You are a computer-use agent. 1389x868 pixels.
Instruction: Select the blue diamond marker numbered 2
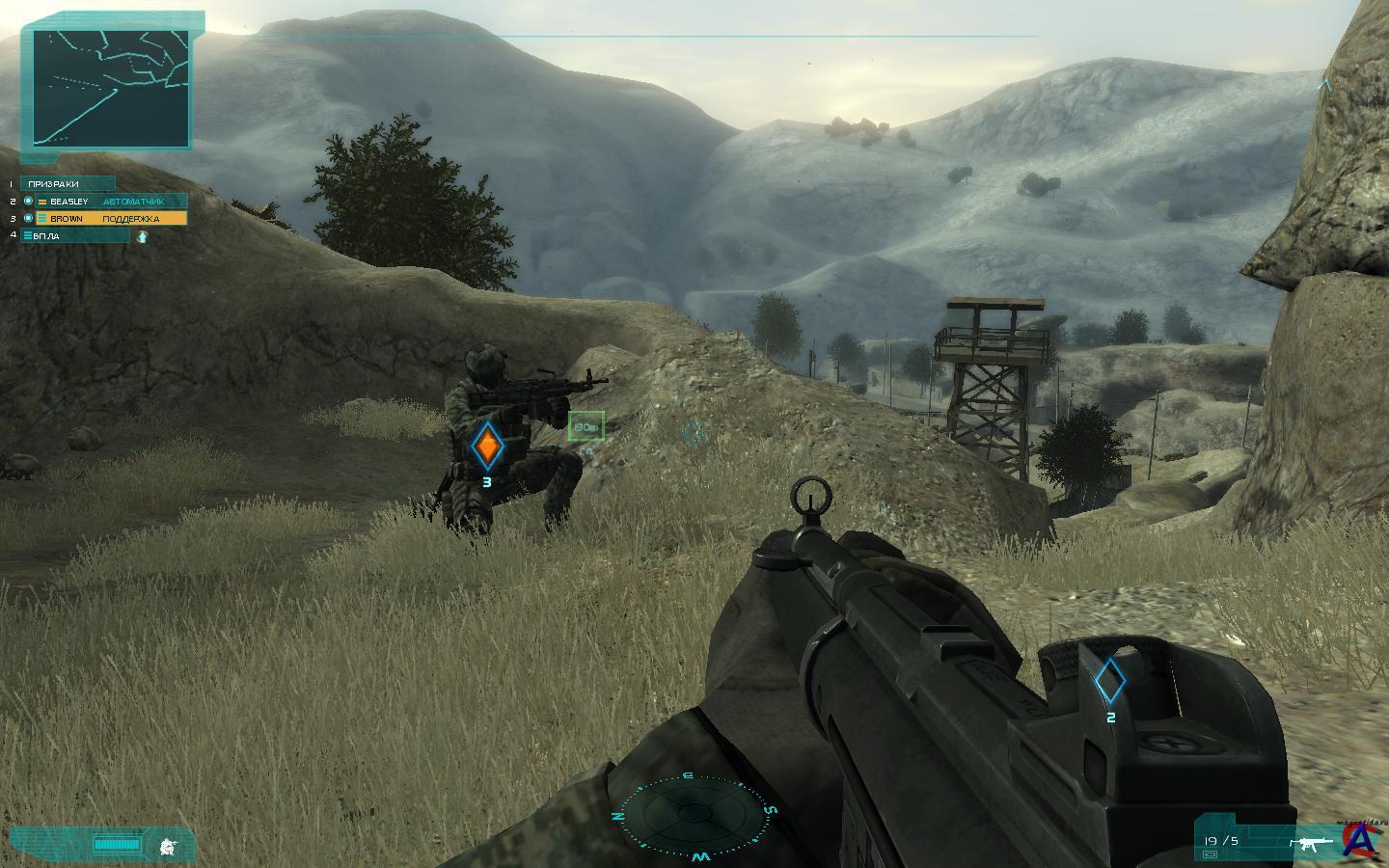tap(1110, 681)
